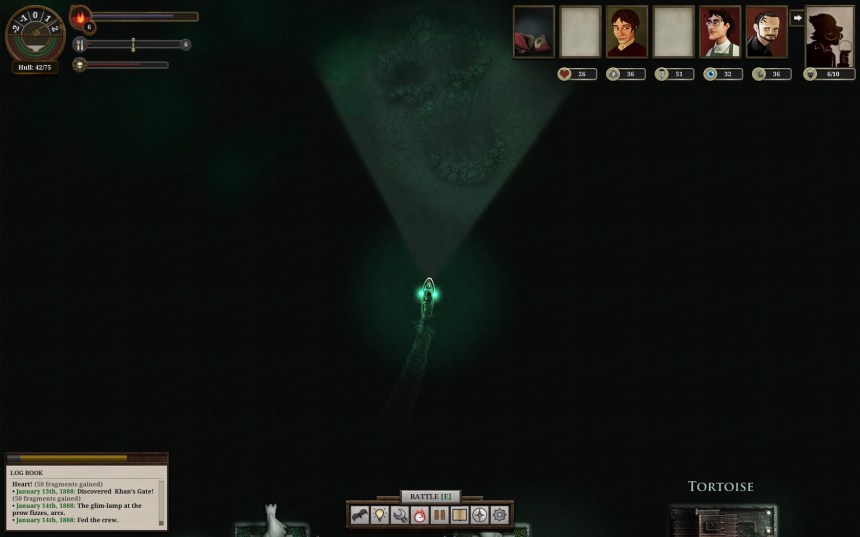Select the brown-haired officer portrait
Image resolution: width=860 pixels, height=537 pixels.
(627, 32)
